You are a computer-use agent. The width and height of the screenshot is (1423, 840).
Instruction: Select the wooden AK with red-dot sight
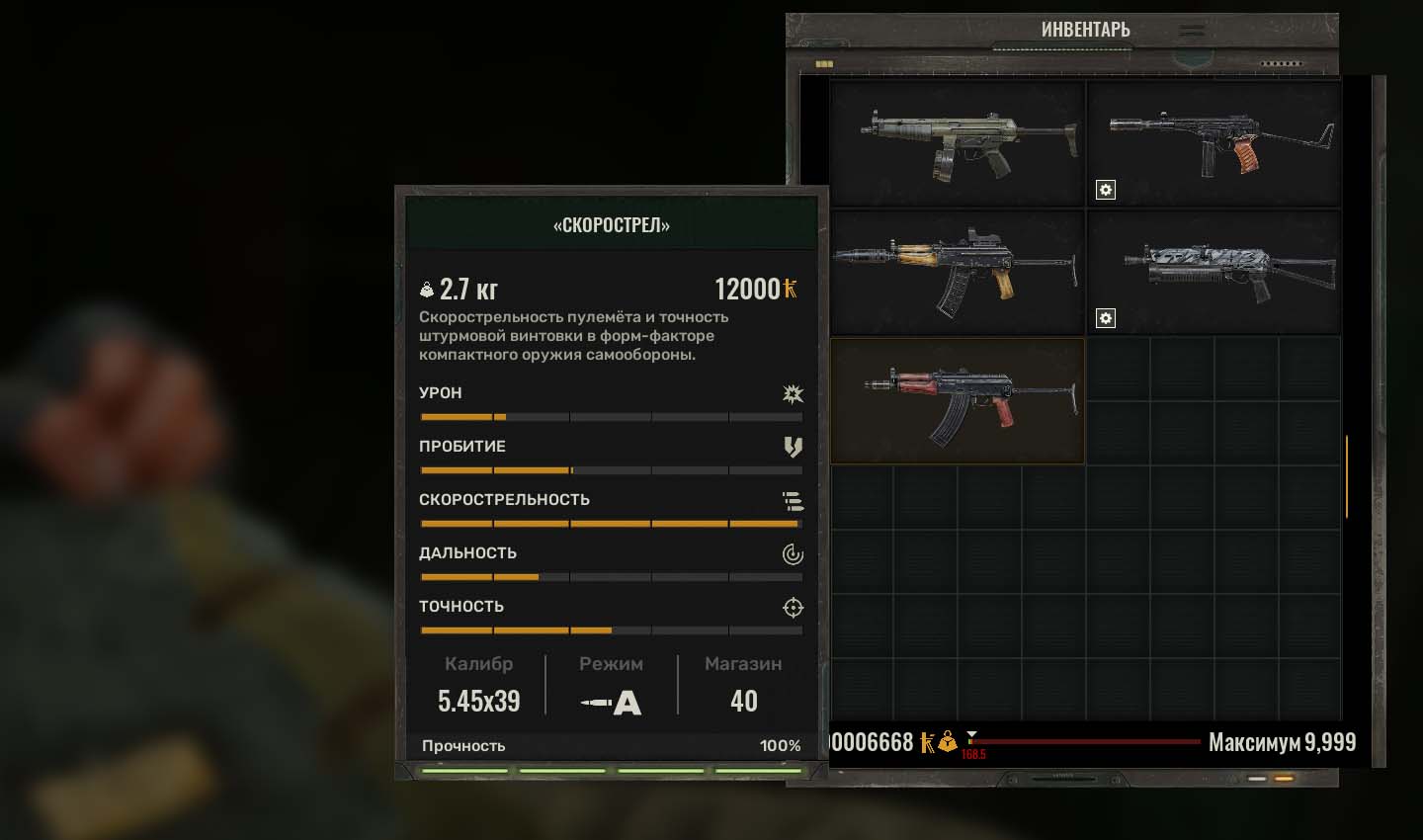pyautogui.click(x=957, y=272)
